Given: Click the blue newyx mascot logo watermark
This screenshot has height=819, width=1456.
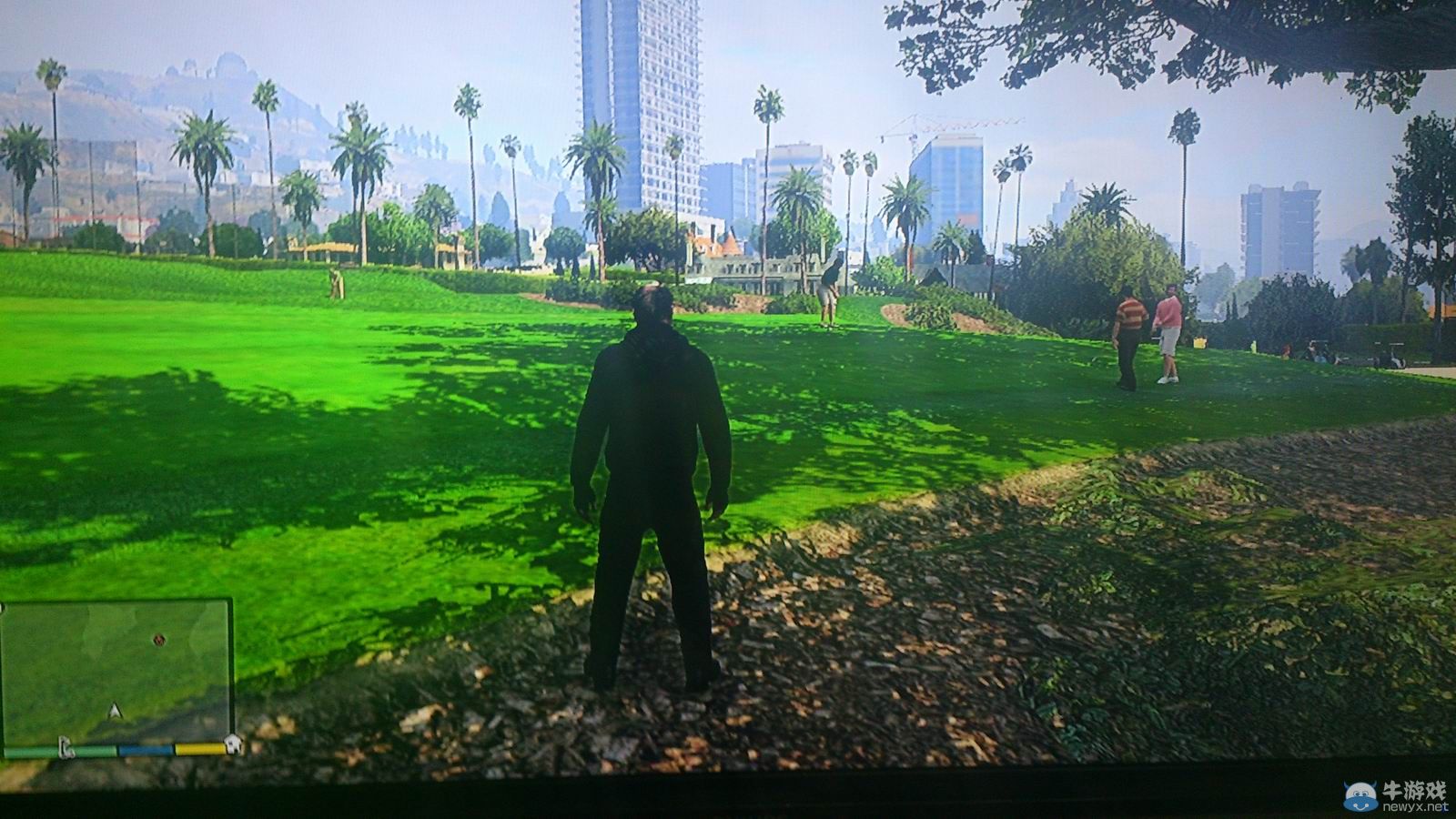Looking at the screenshot, I should [x=1360, y=797].
